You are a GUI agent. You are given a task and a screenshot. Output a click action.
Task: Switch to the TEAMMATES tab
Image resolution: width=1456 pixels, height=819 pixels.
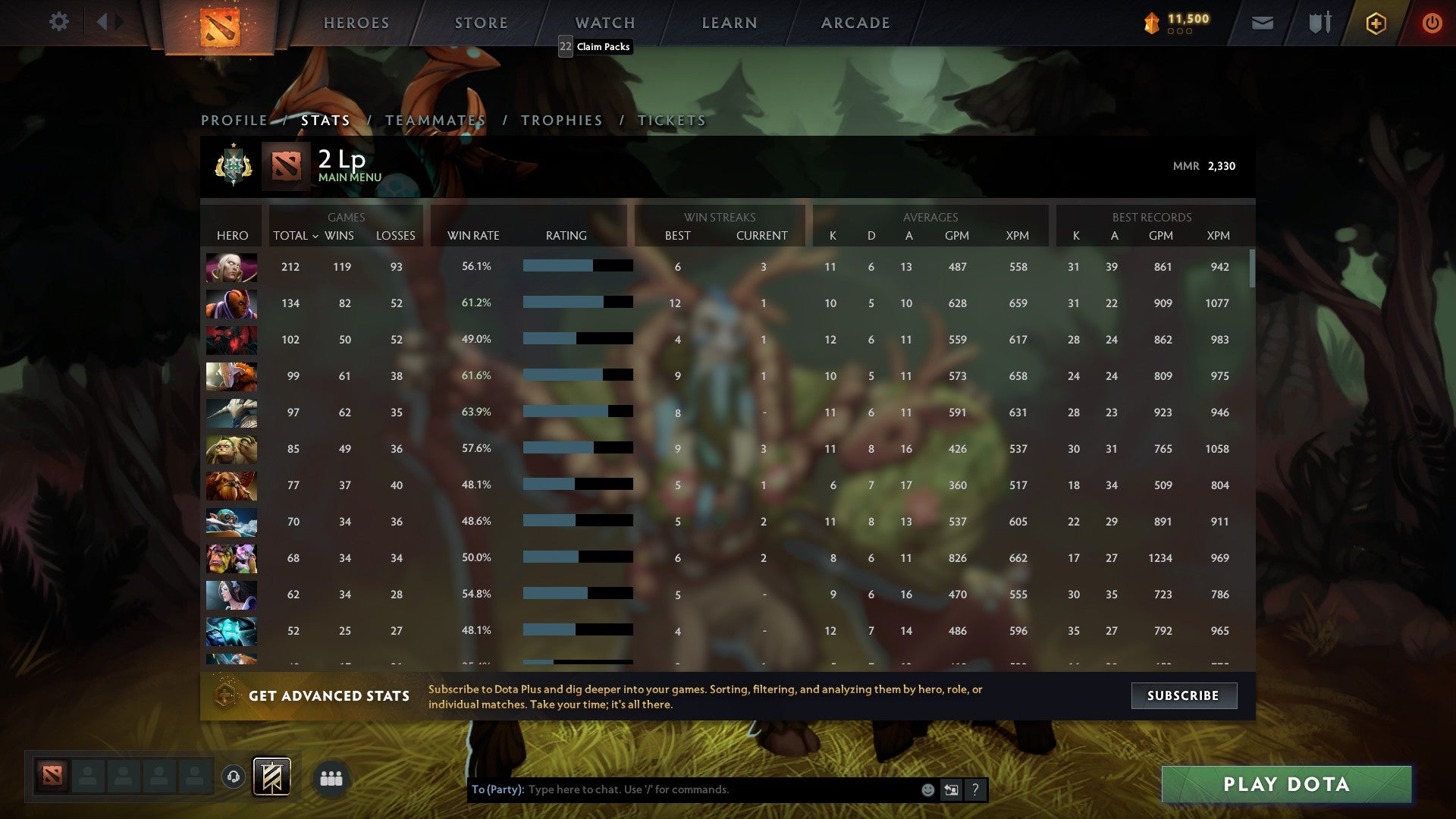point(435,120)
